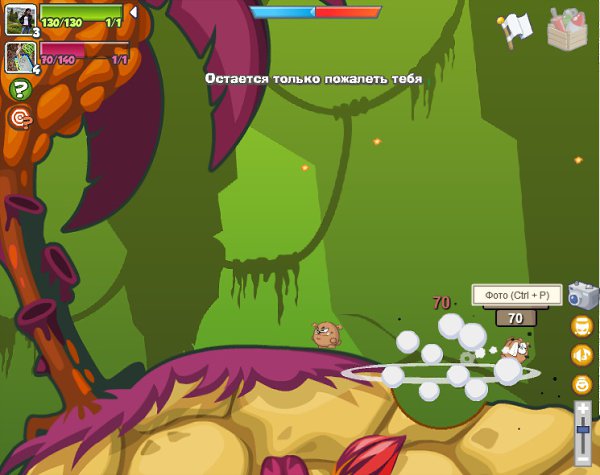The height and width of the screenshot is (475, 600).
Task: Click the orange target hint icon
Action: point(20,118)
